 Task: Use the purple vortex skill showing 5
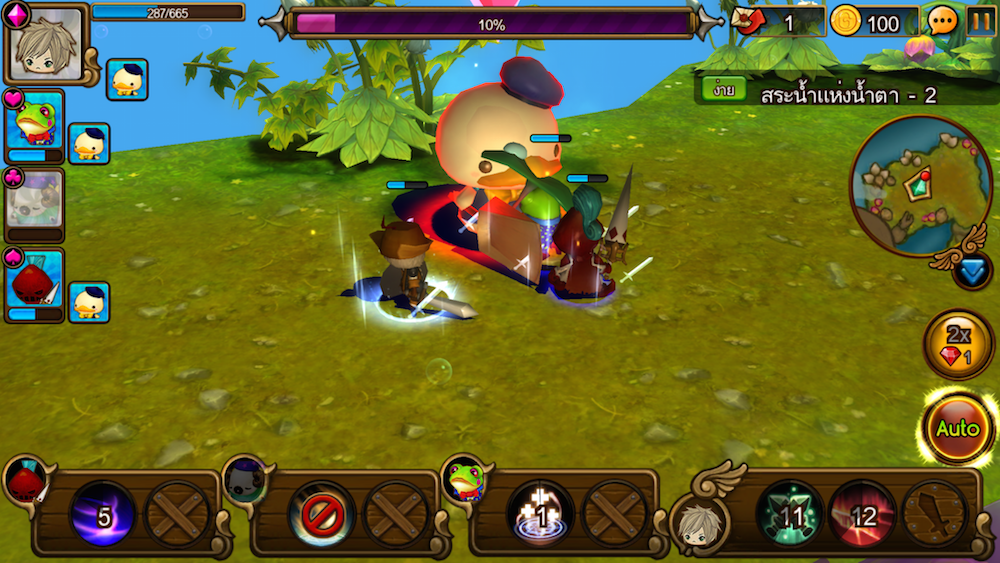pos(102,516)
